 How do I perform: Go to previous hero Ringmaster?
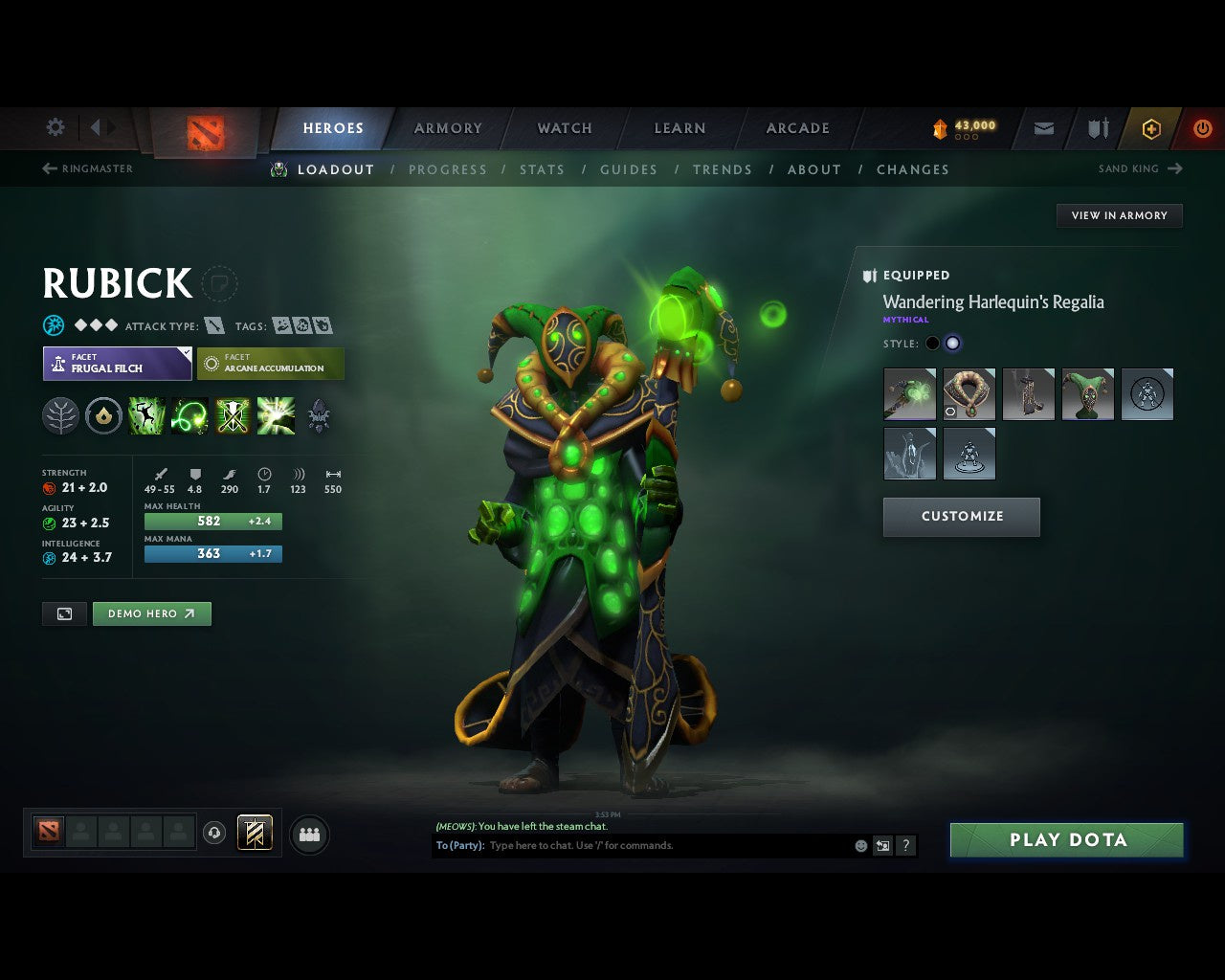pos(88,168)
